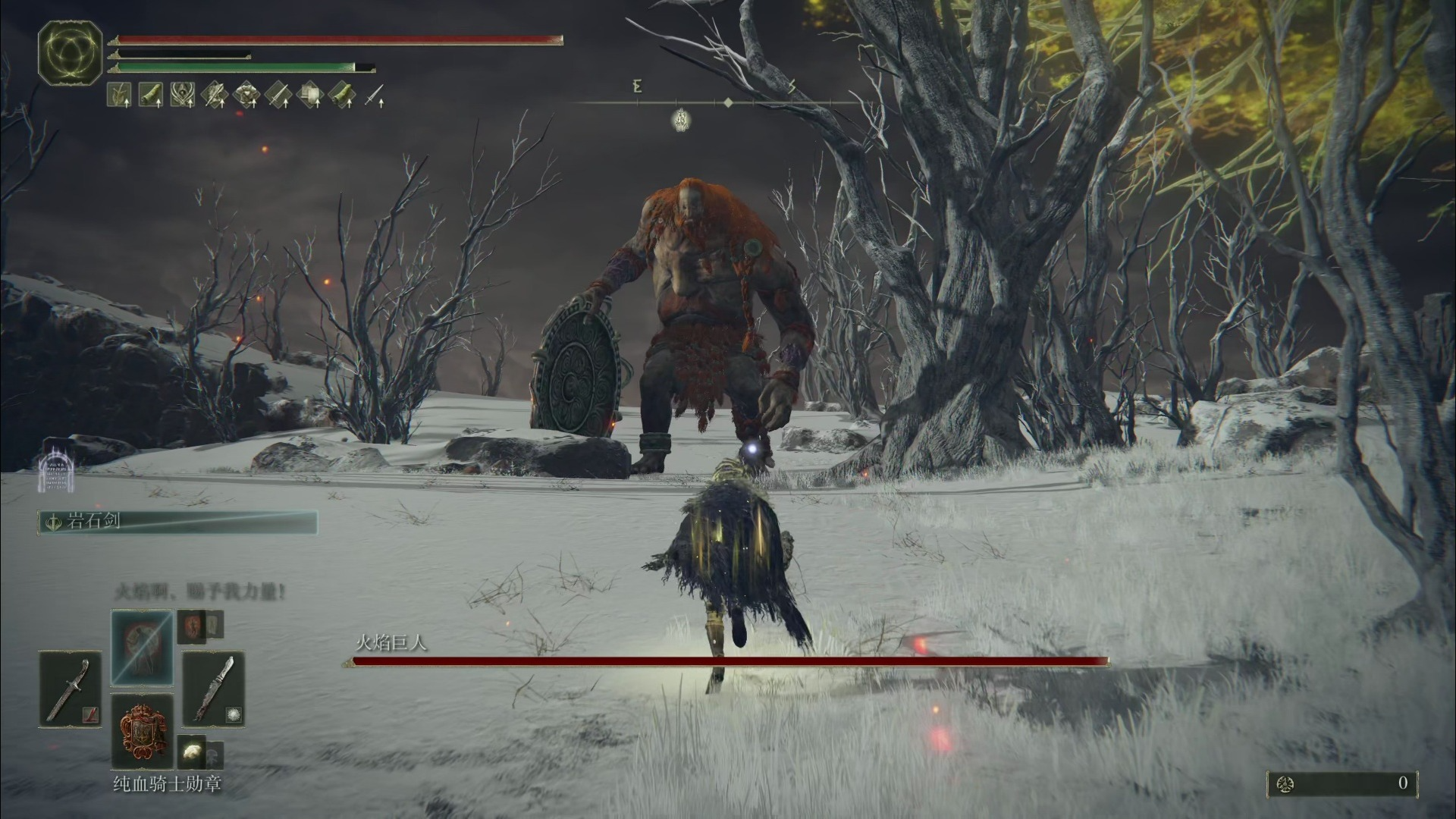Viewport: 1456px width, 819px height.
Task: Click the winged eye crest buff icon
Action: pos(183,95)
